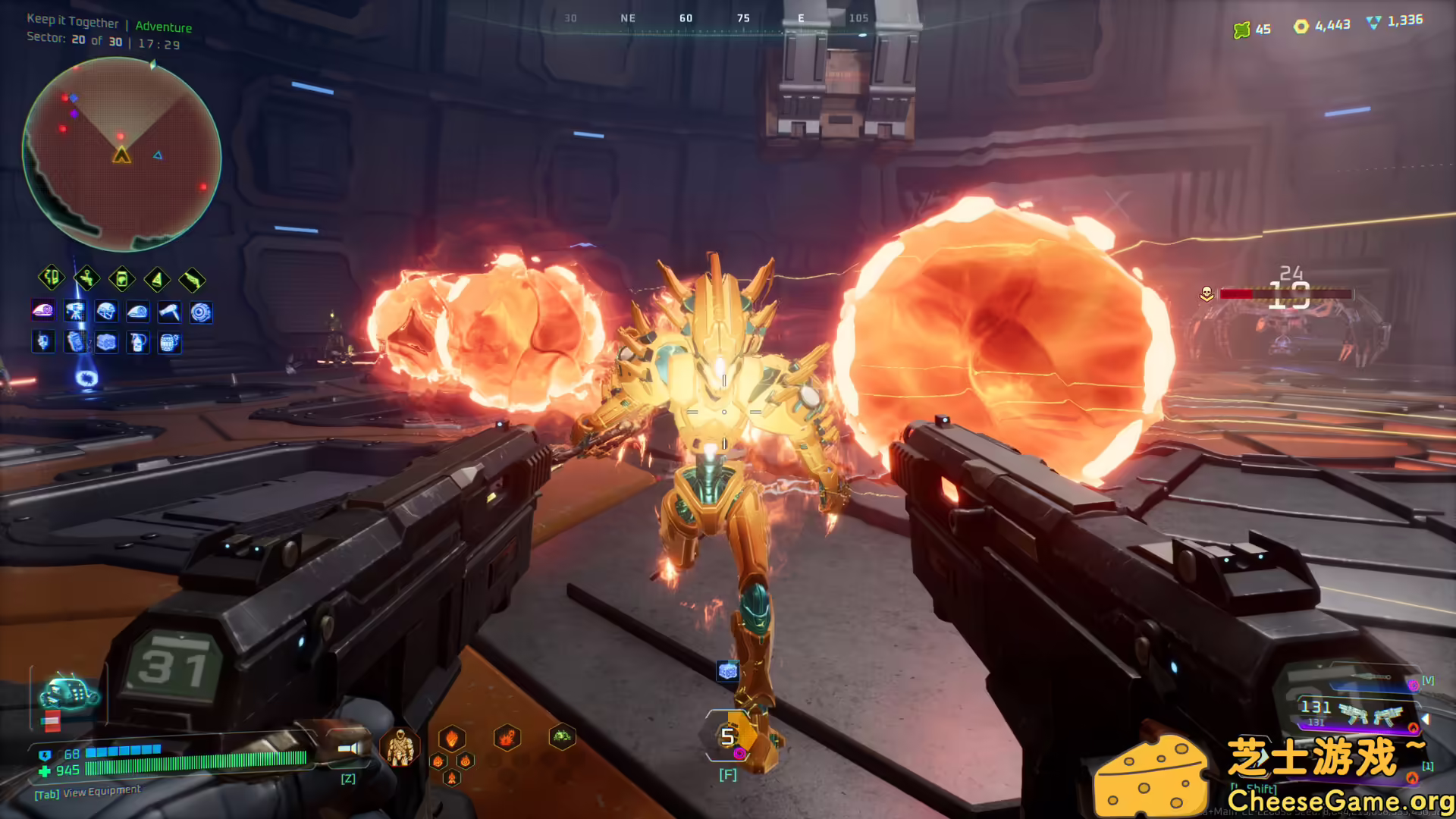Click the green creature hexagon icon
The image size is (1456, 819).
click(563, 737)
